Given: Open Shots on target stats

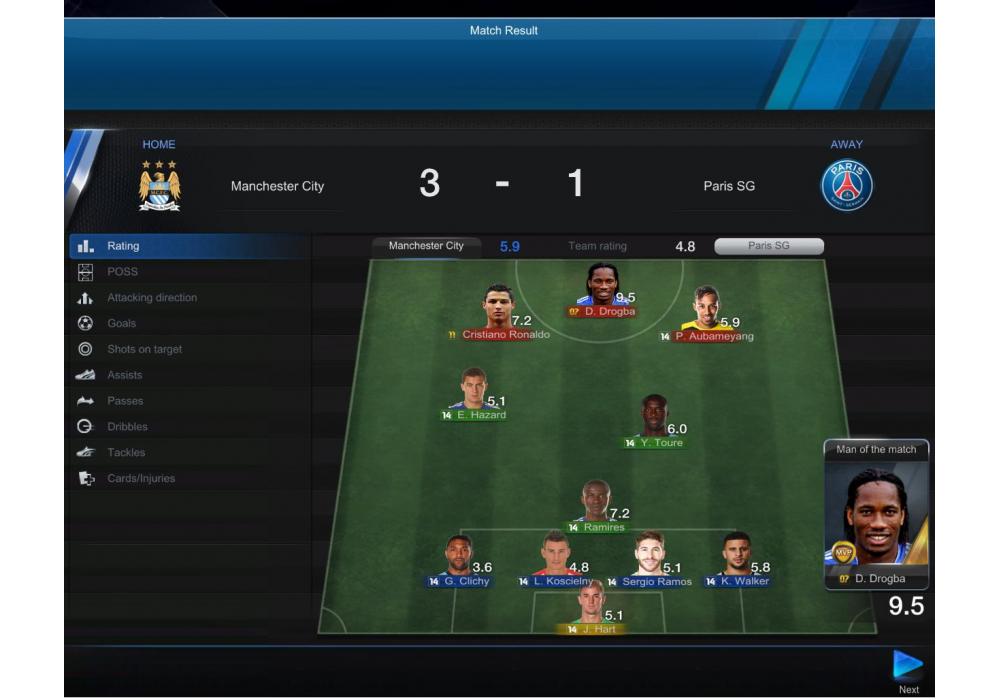Looking at the screenshot, I should coord(144,350).
